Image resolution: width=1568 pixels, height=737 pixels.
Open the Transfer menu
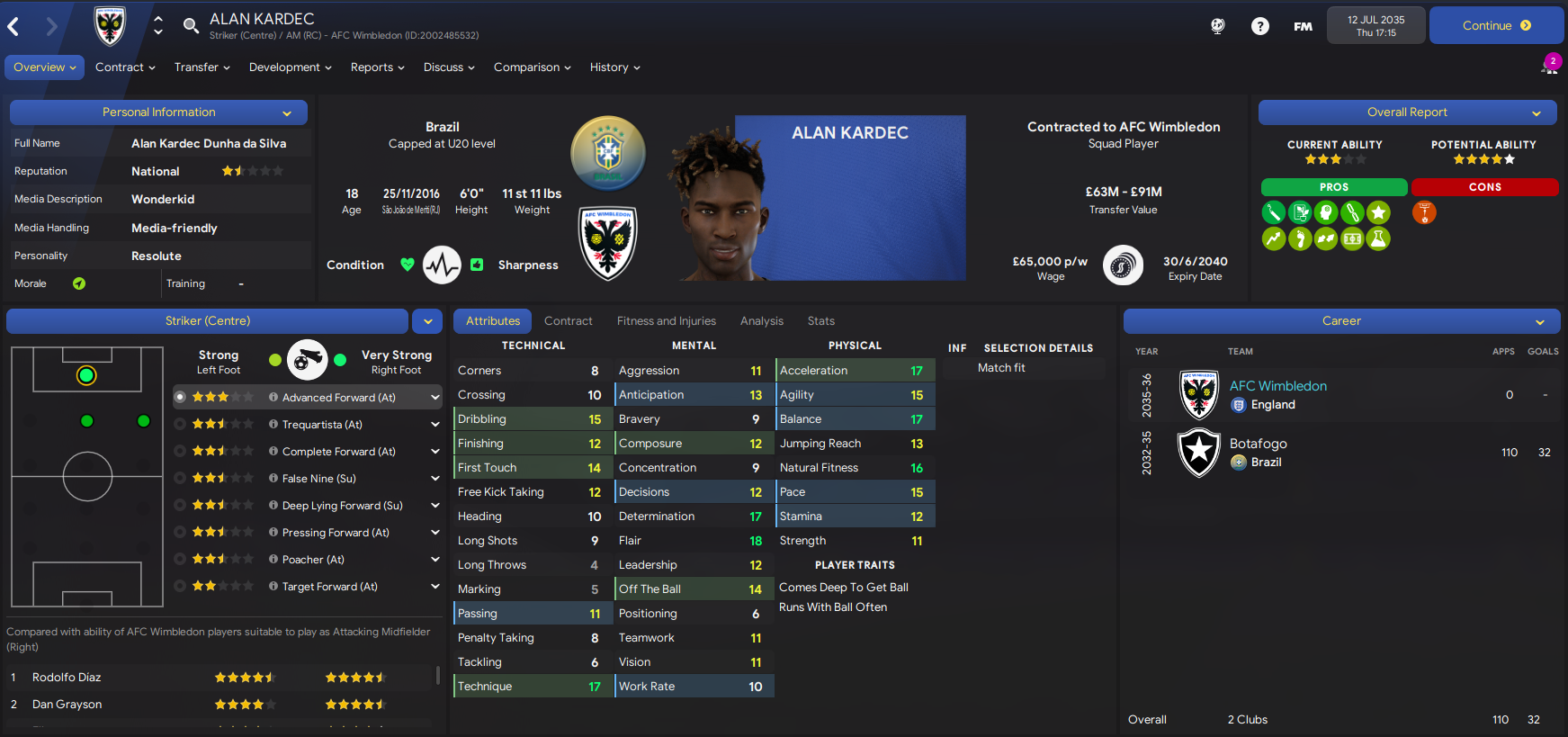tap(202, 67)
